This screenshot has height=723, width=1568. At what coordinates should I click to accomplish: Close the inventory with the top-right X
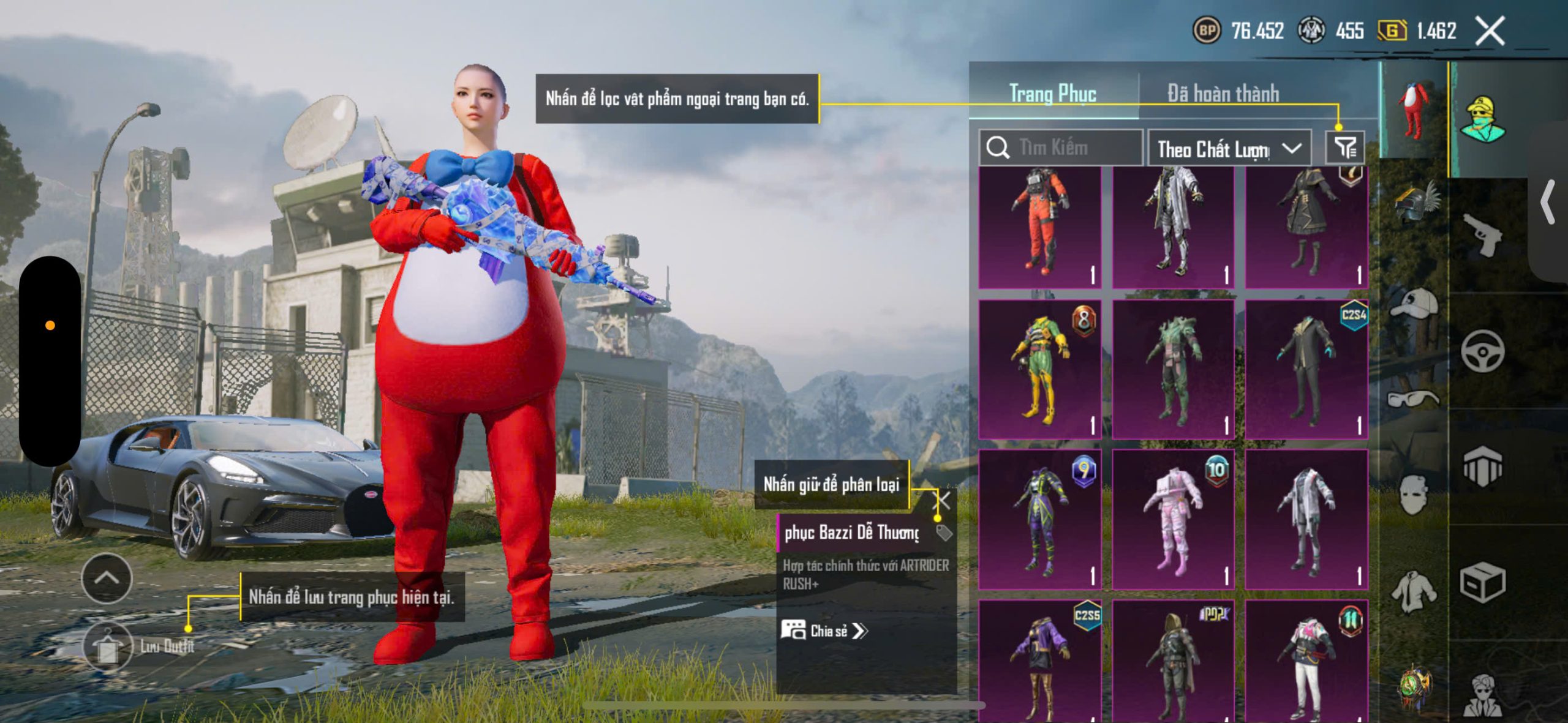1489,31
